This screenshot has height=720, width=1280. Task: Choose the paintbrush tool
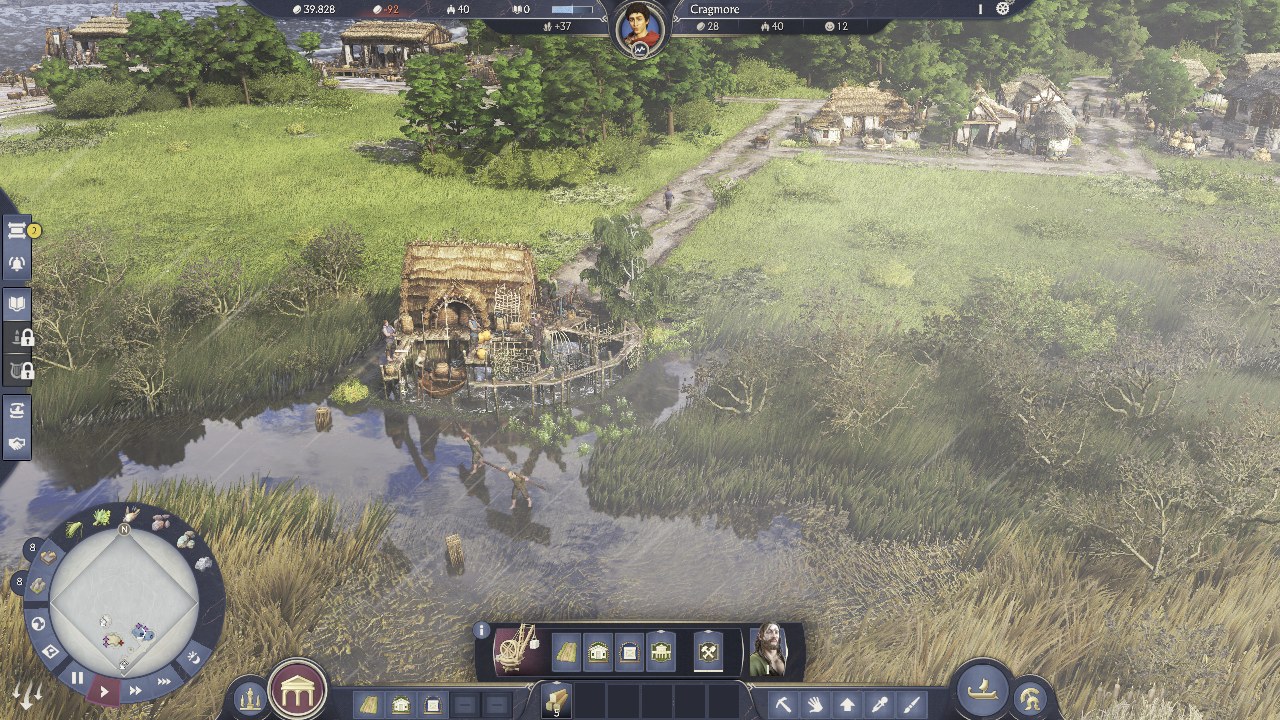point(911,704)
